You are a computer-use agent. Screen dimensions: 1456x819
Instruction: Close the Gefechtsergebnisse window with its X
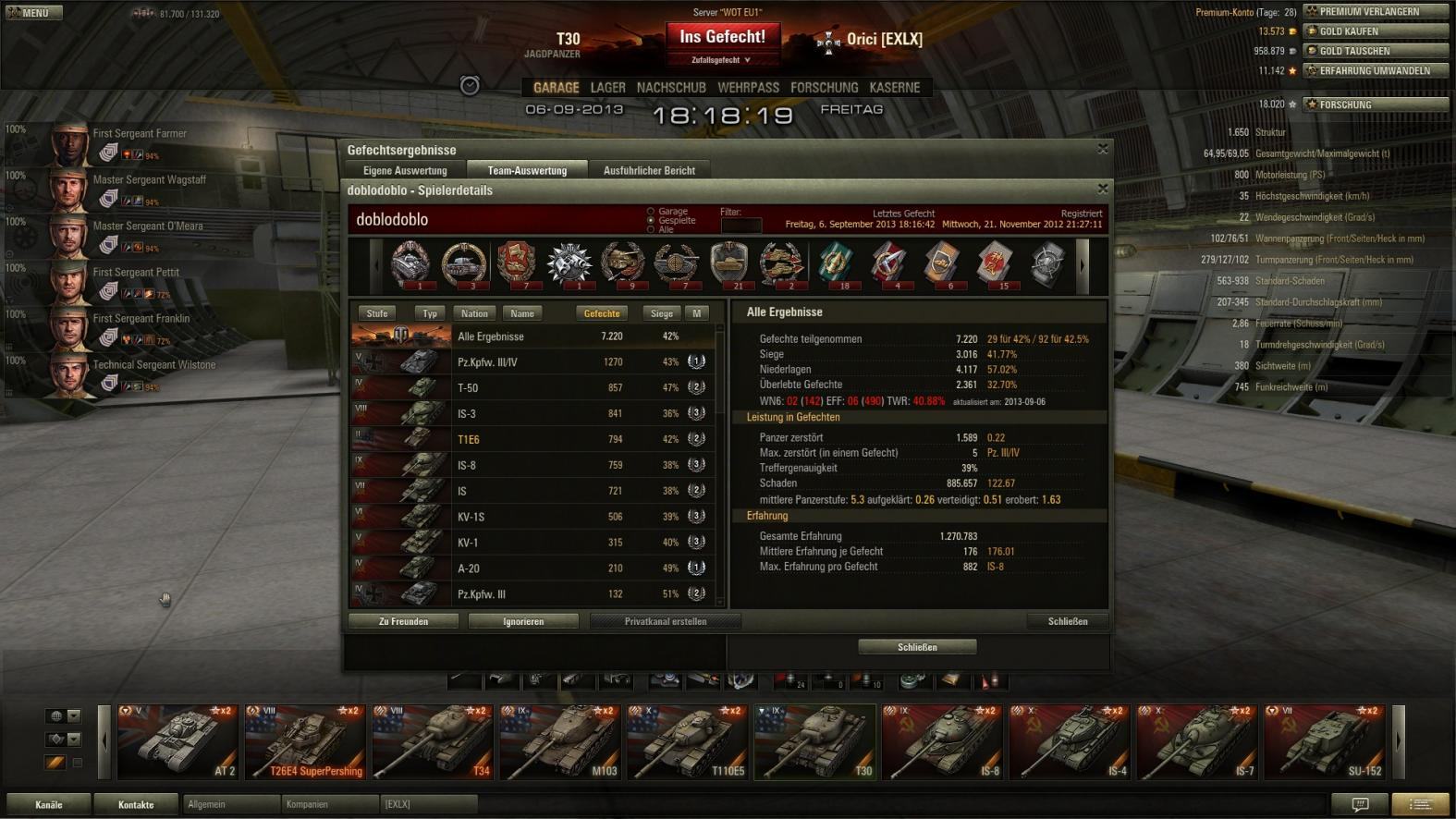click(x=1102, y=149)
